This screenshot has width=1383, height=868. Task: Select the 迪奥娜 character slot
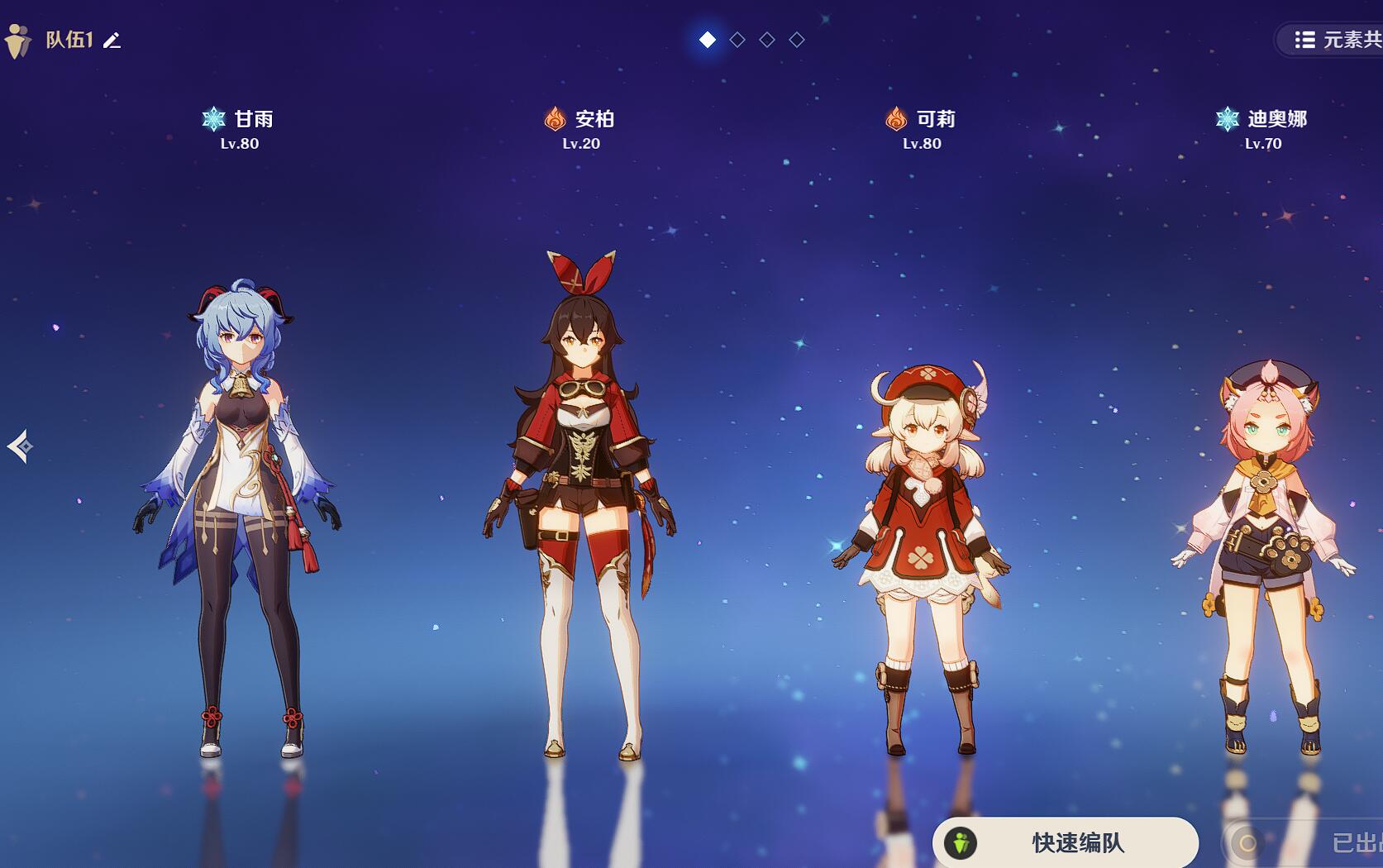click(1263, 554)
